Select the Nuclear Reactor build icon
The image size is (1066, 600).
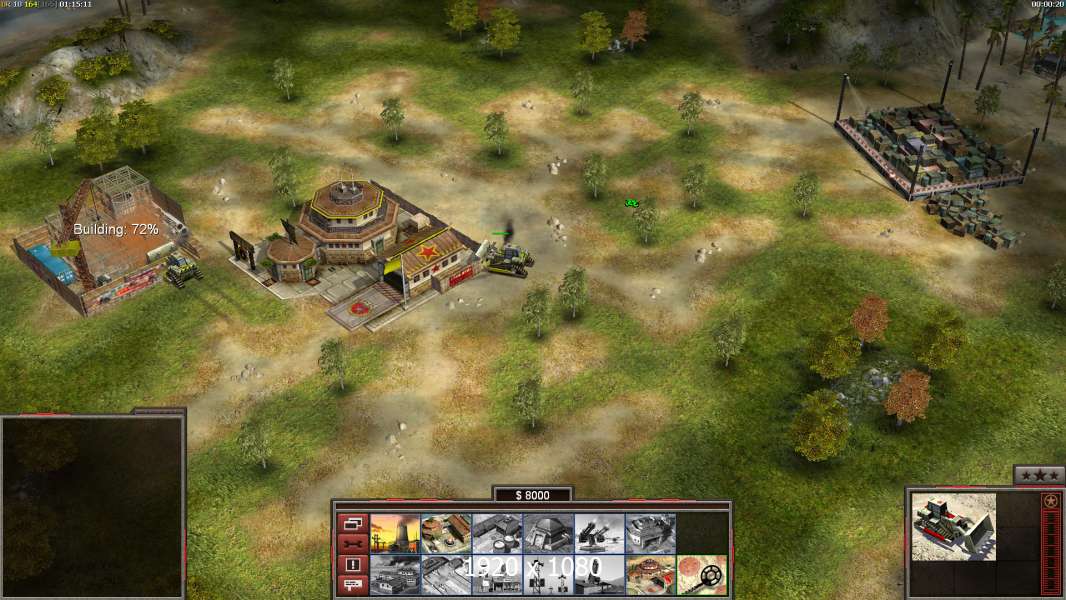395,534
